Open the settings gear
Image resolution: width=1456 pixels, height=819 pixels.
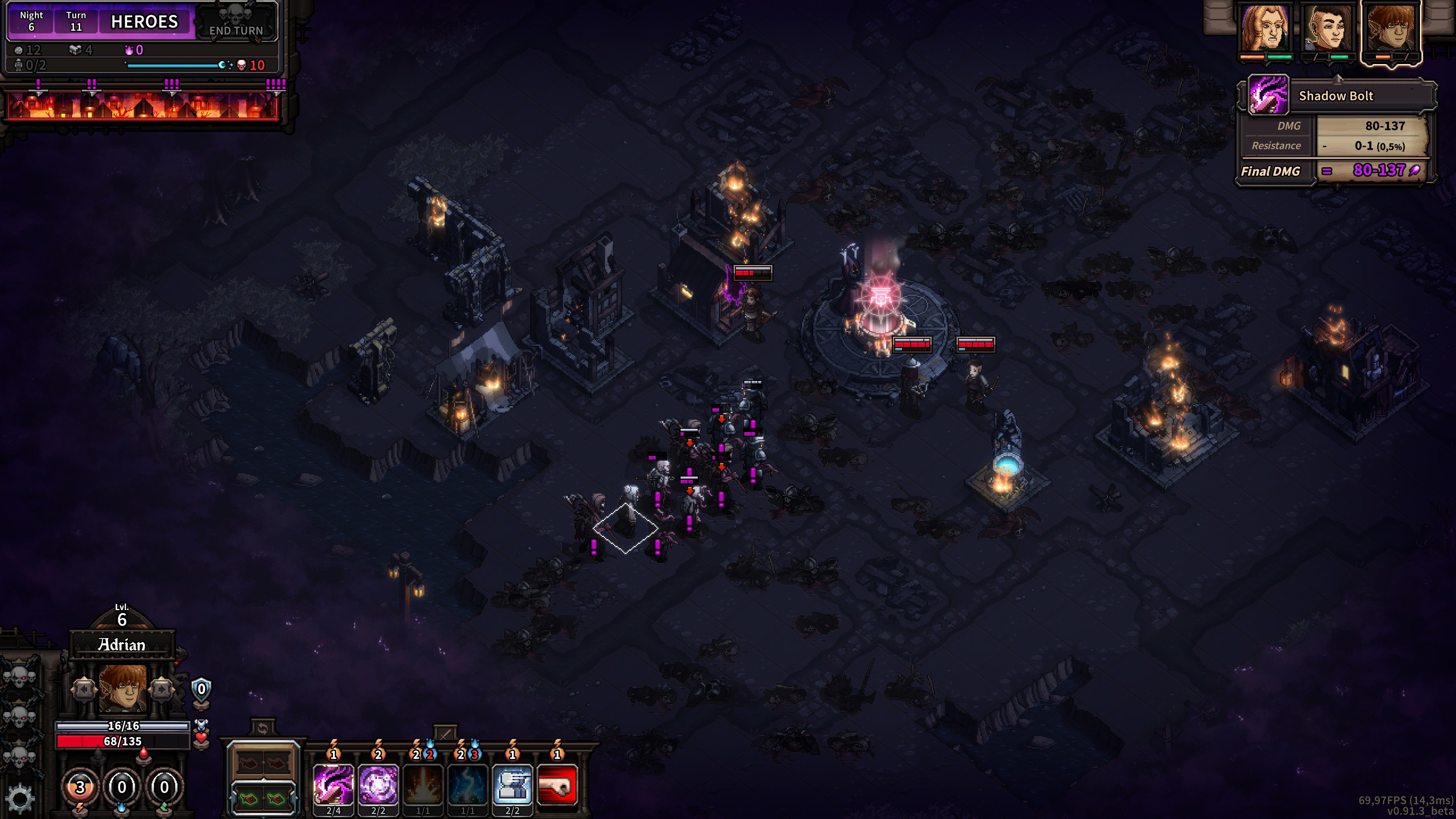(x=20, y=798)
